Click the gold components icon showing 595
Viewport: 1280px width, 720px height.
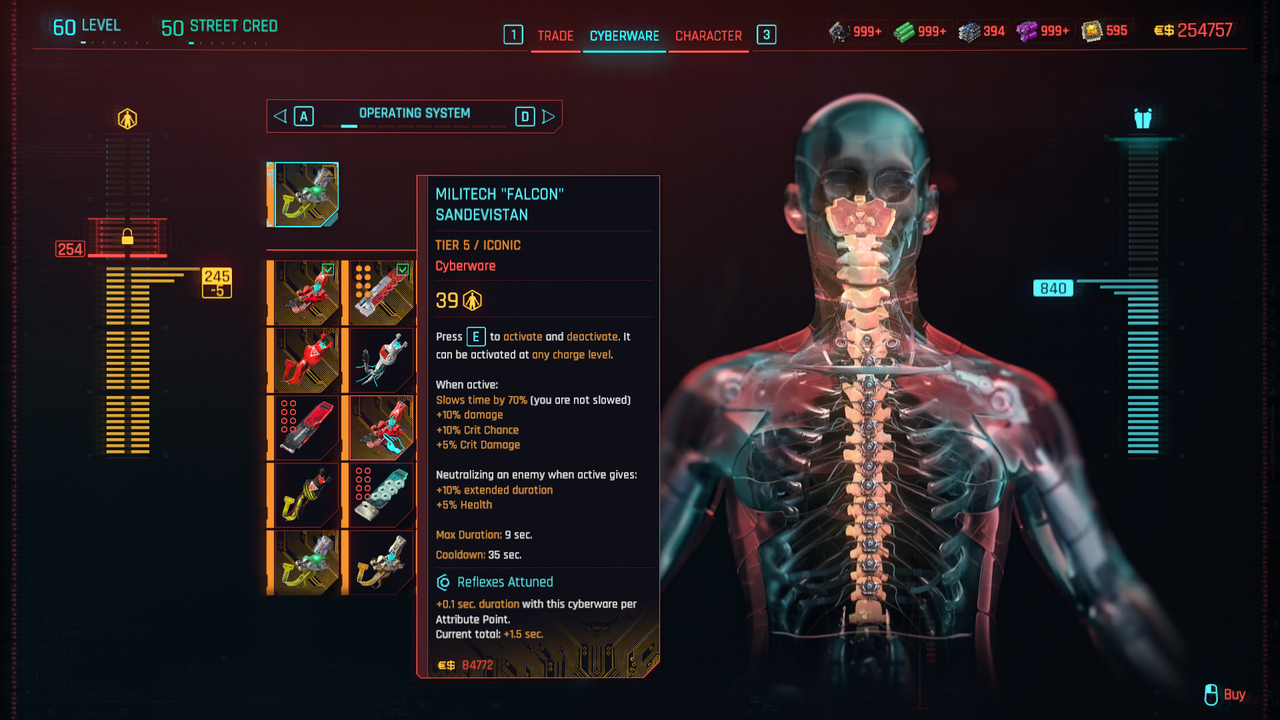[1092, 31]
